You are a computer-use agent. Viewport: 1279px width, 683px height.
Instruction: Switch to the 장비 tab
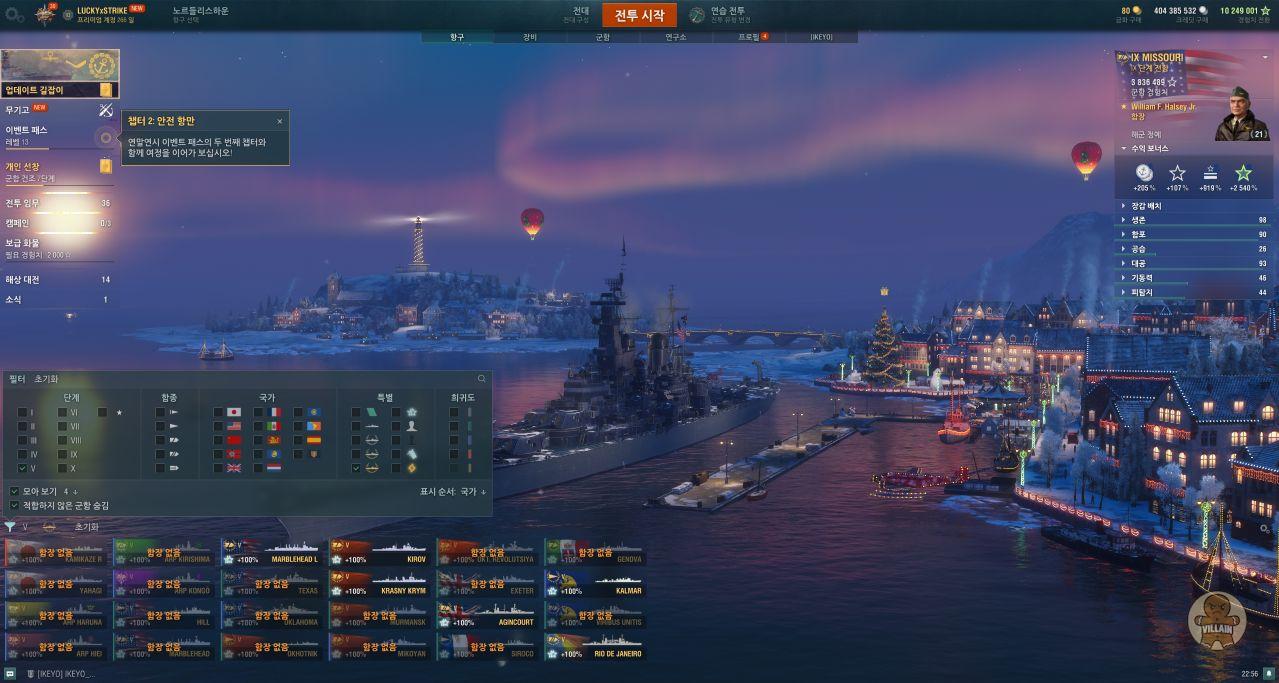click(530, 37)
